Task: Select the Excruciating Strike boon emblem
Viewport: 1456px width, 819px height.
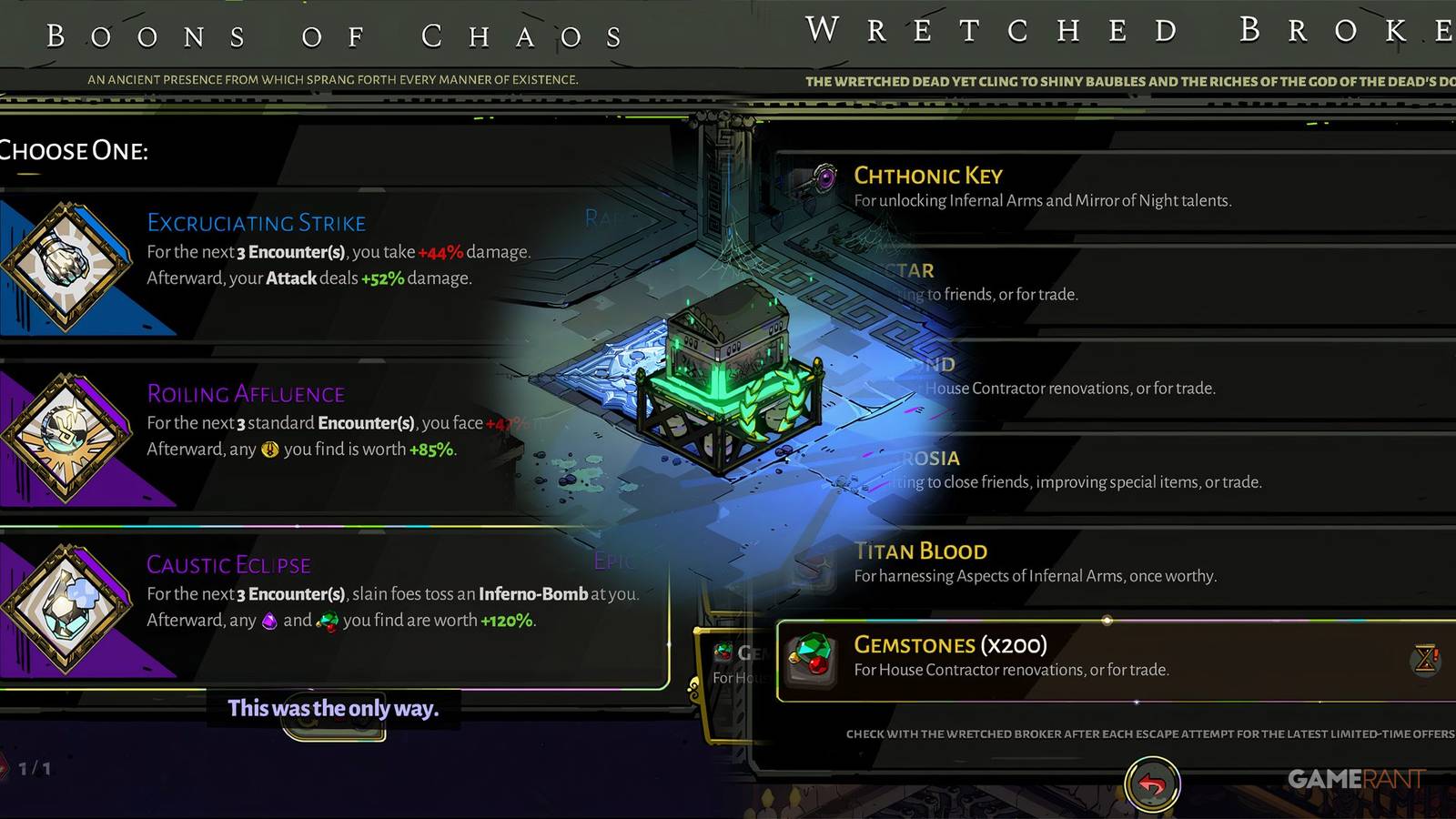Action: (68, 264)
